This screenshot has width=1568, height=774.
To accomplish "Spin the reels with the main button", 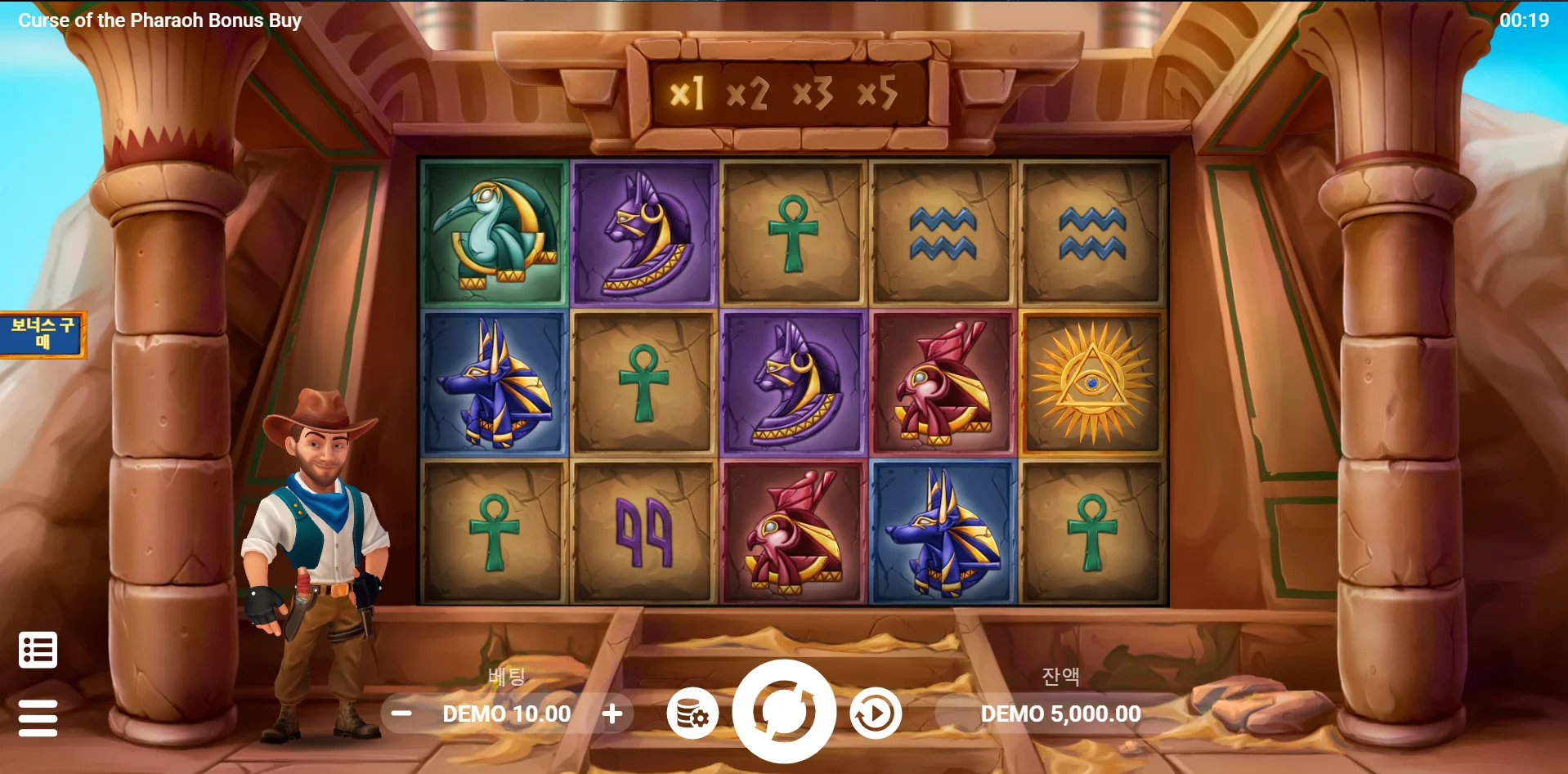I will click(x=783, y=711).
